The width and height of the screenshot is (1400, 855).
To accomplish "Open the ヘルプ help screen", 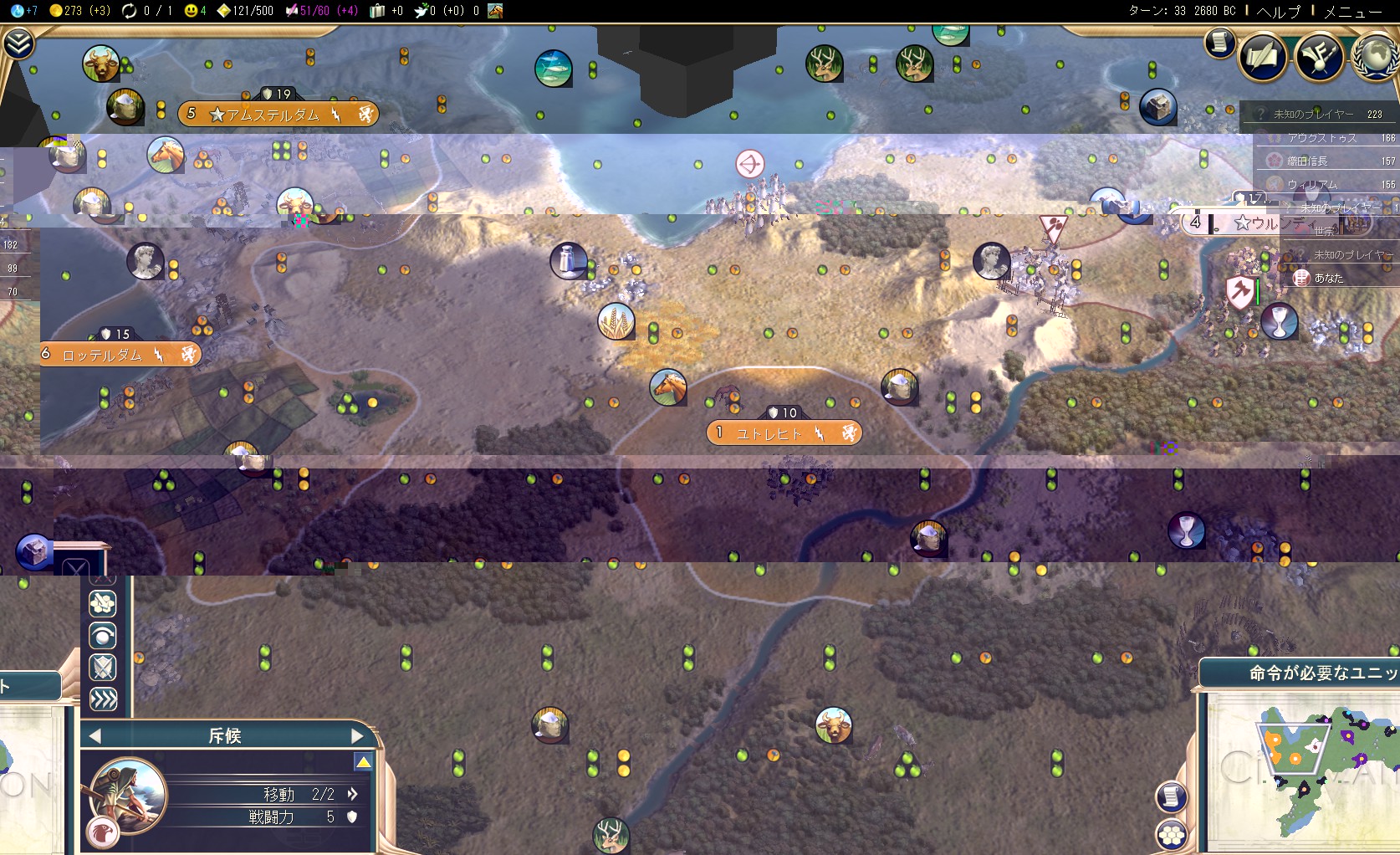I will (1279, 11).
